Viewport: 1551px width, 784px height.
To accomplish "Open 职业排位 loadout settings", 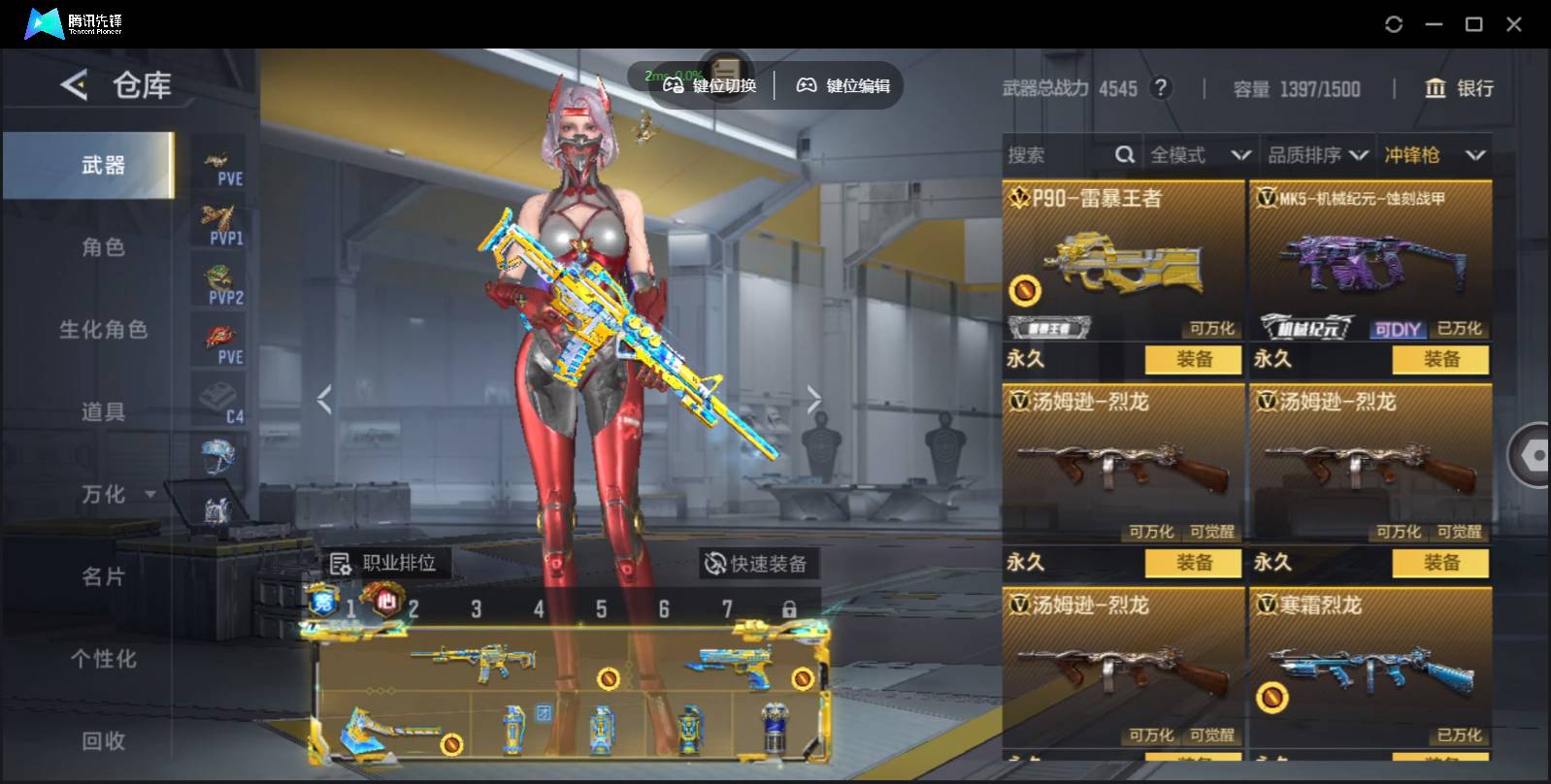I will (384, 563).
